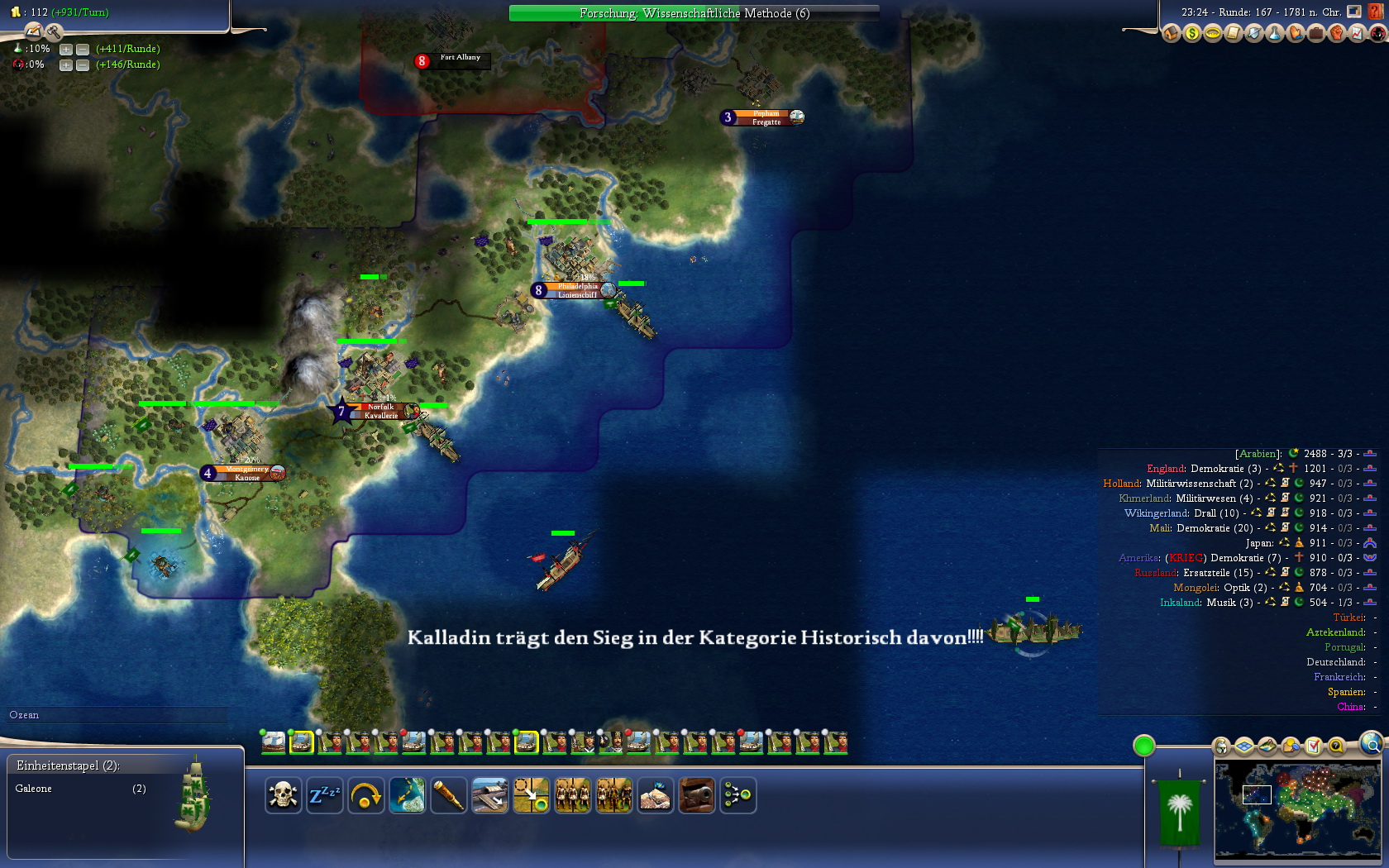Image resolution: width=1389 pixels, height=868 pixels.
Task: Choose the unload cargo ramp action
Action: click(x=489, y=795)
